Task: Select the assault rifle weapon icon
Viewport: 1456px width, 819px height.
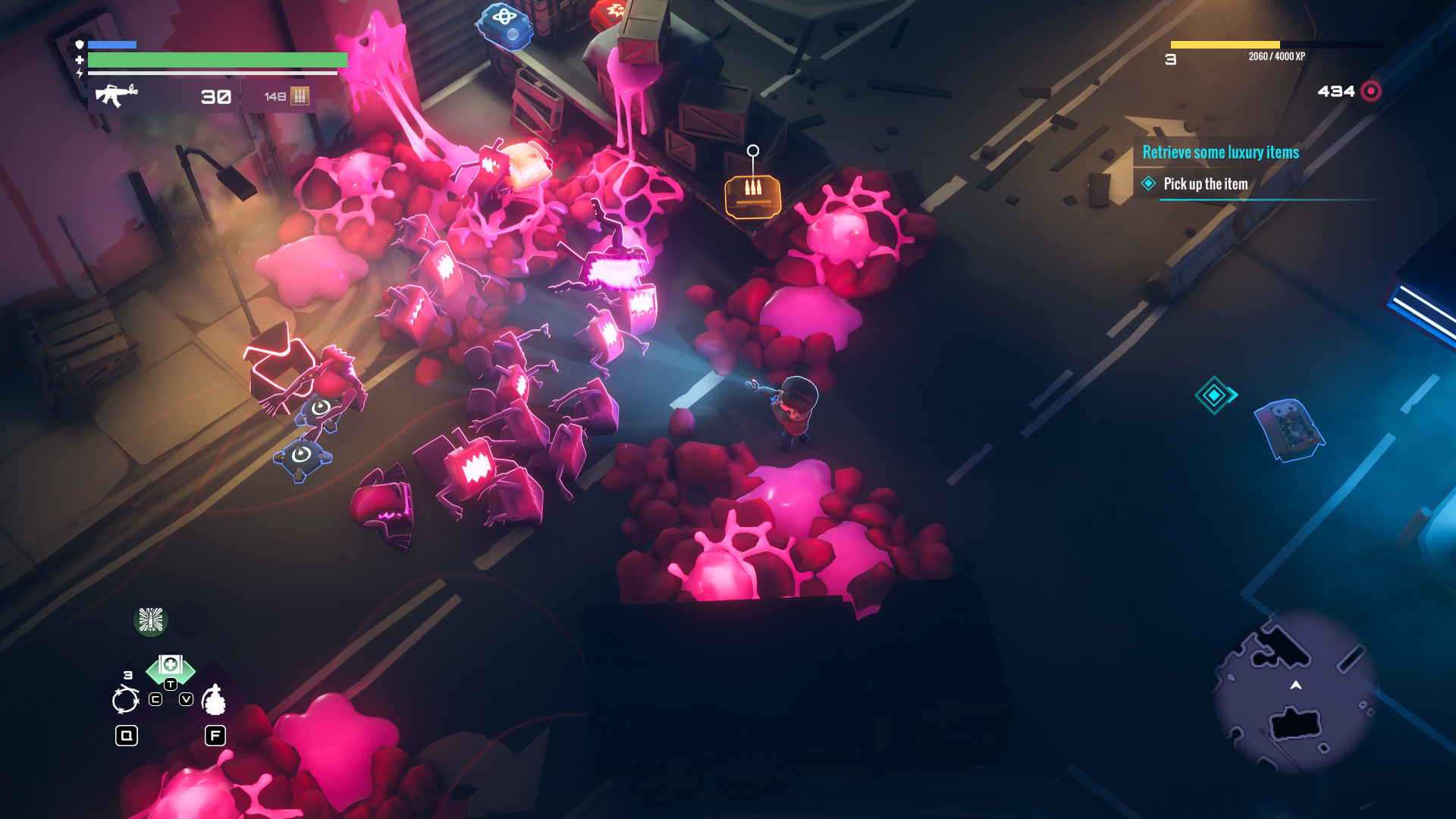Action: 116,96
